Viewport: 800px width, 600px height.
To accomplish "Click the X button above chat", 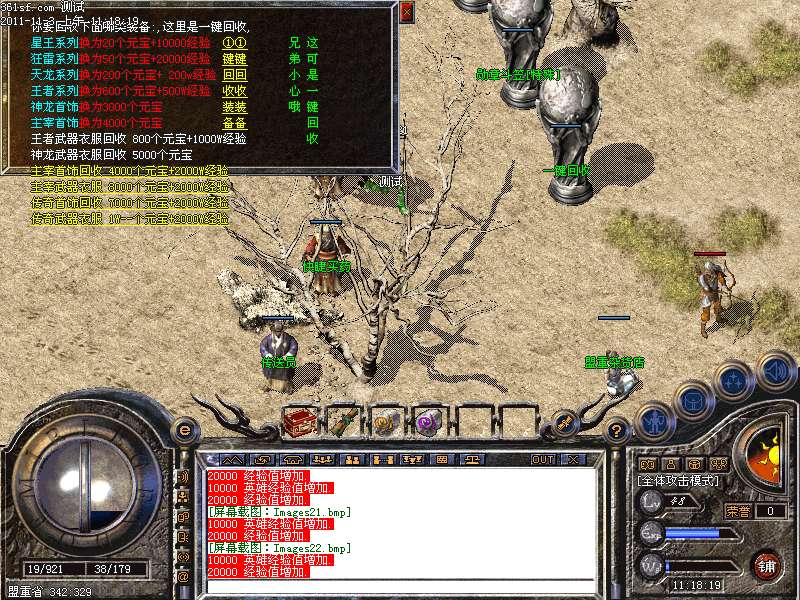I will (573, 460).
